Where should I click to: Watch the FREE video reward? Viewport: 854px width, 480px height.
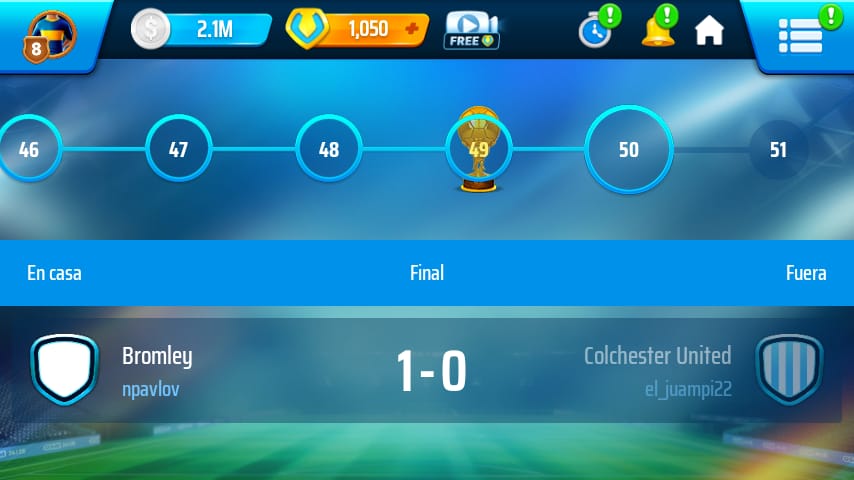click(x=471, y=30)
